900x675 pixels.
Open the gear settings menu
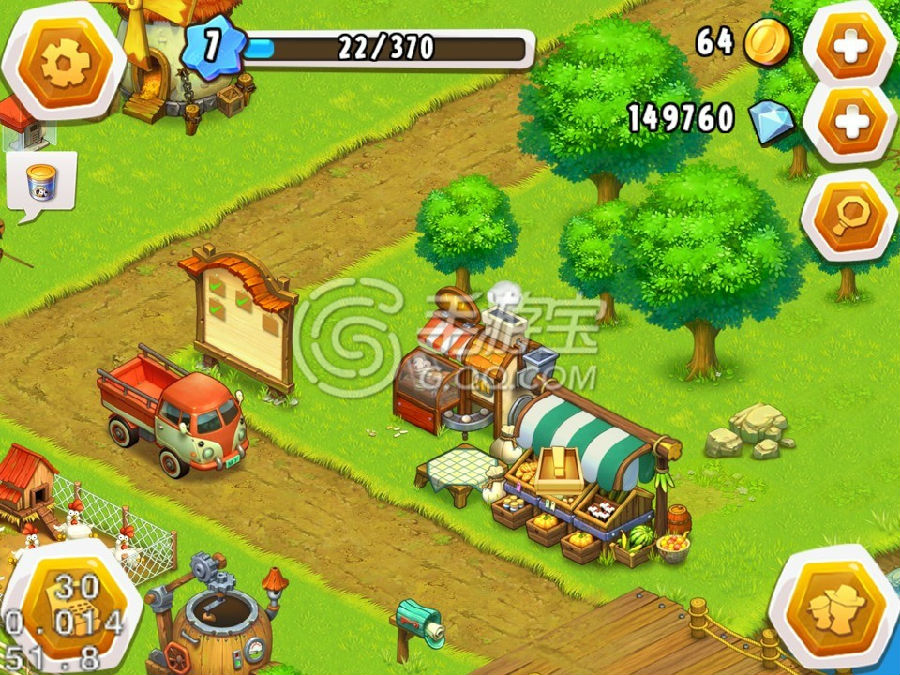point(64,63)
